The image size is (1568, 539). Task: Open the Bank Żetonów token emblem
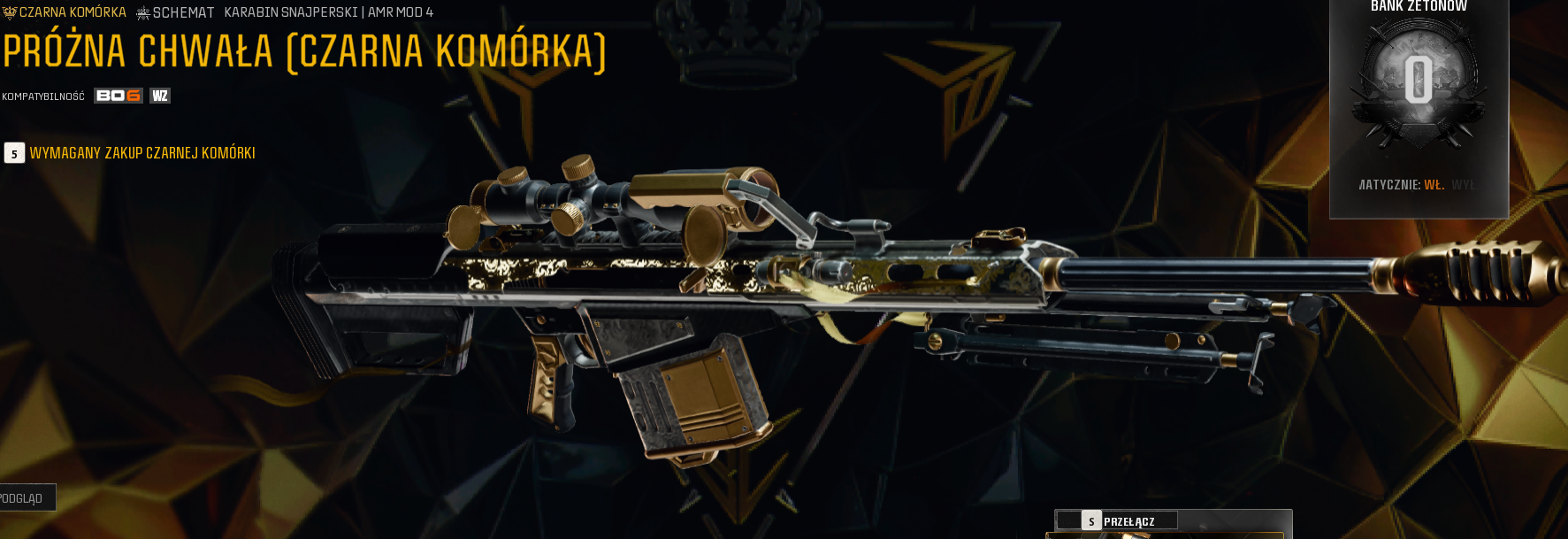tap(1418, 81)
